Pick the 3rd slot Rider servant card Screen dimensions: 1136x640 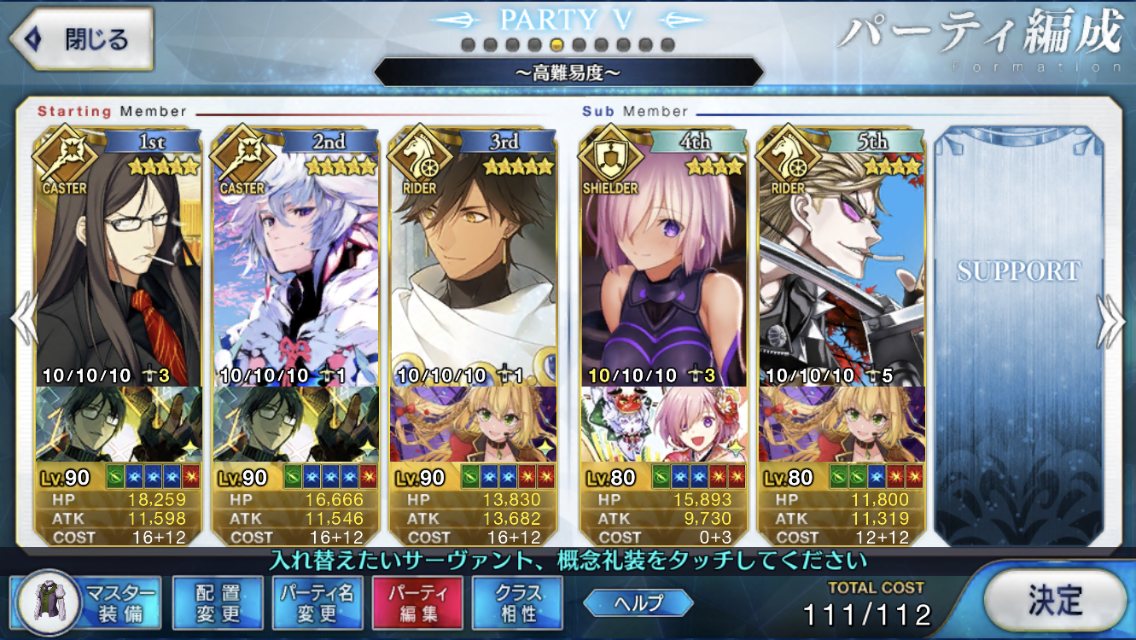473,270
